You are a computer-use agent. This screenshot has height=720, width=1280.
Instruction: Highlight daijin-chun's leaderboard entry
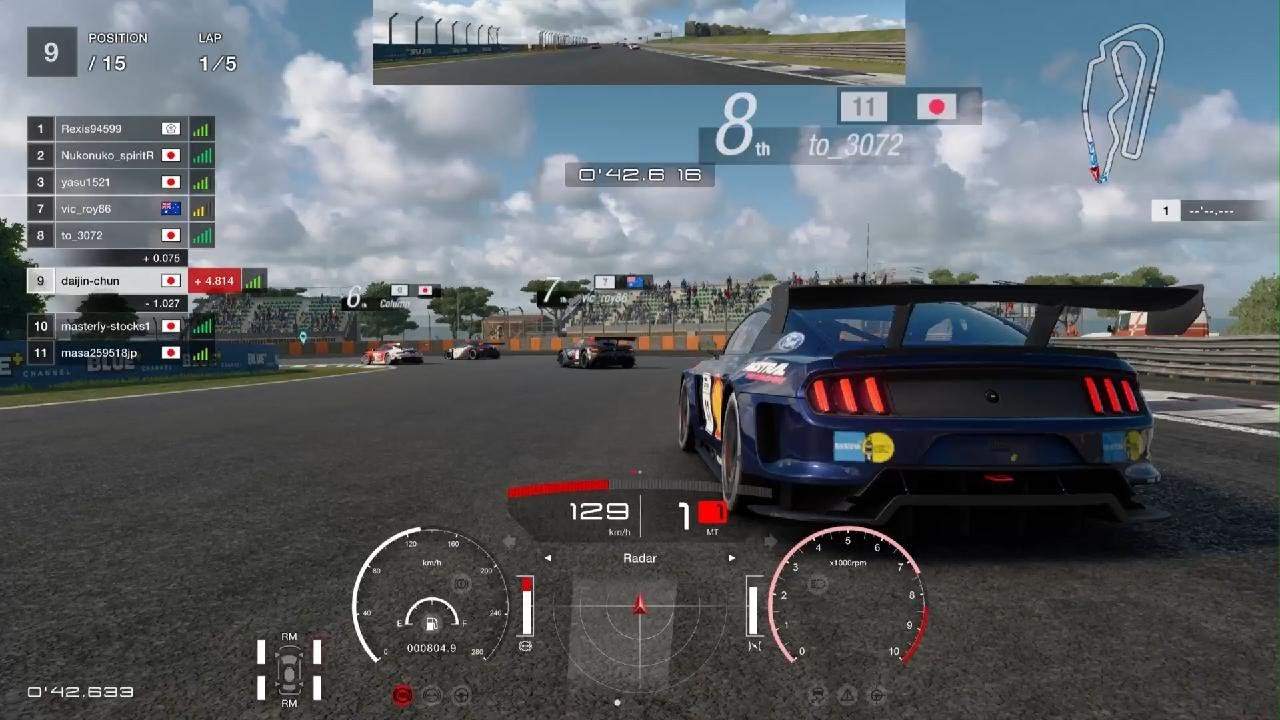coord(108,281)
